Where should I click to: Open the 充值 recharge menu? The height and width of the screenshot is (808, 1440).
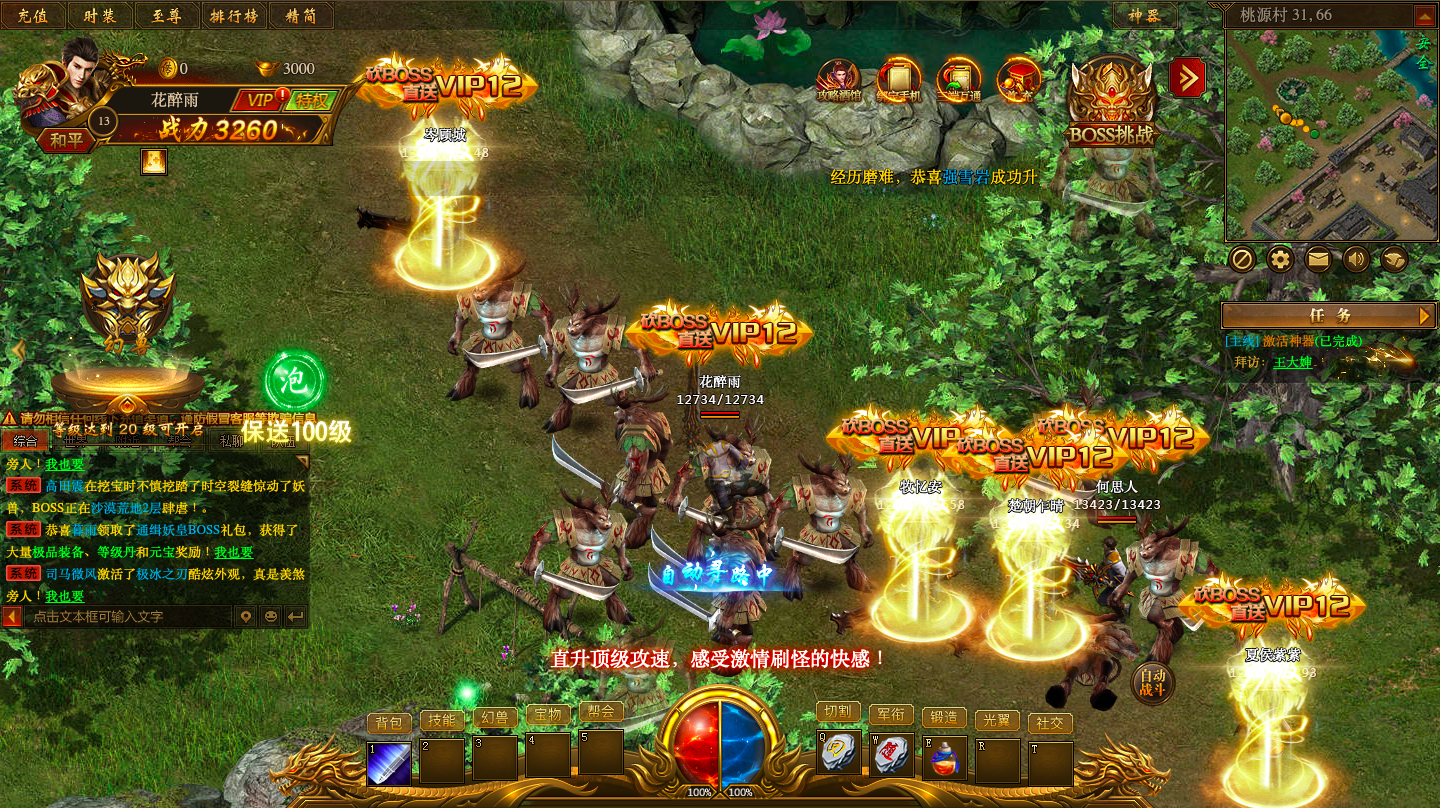click(x=33, y=15)
